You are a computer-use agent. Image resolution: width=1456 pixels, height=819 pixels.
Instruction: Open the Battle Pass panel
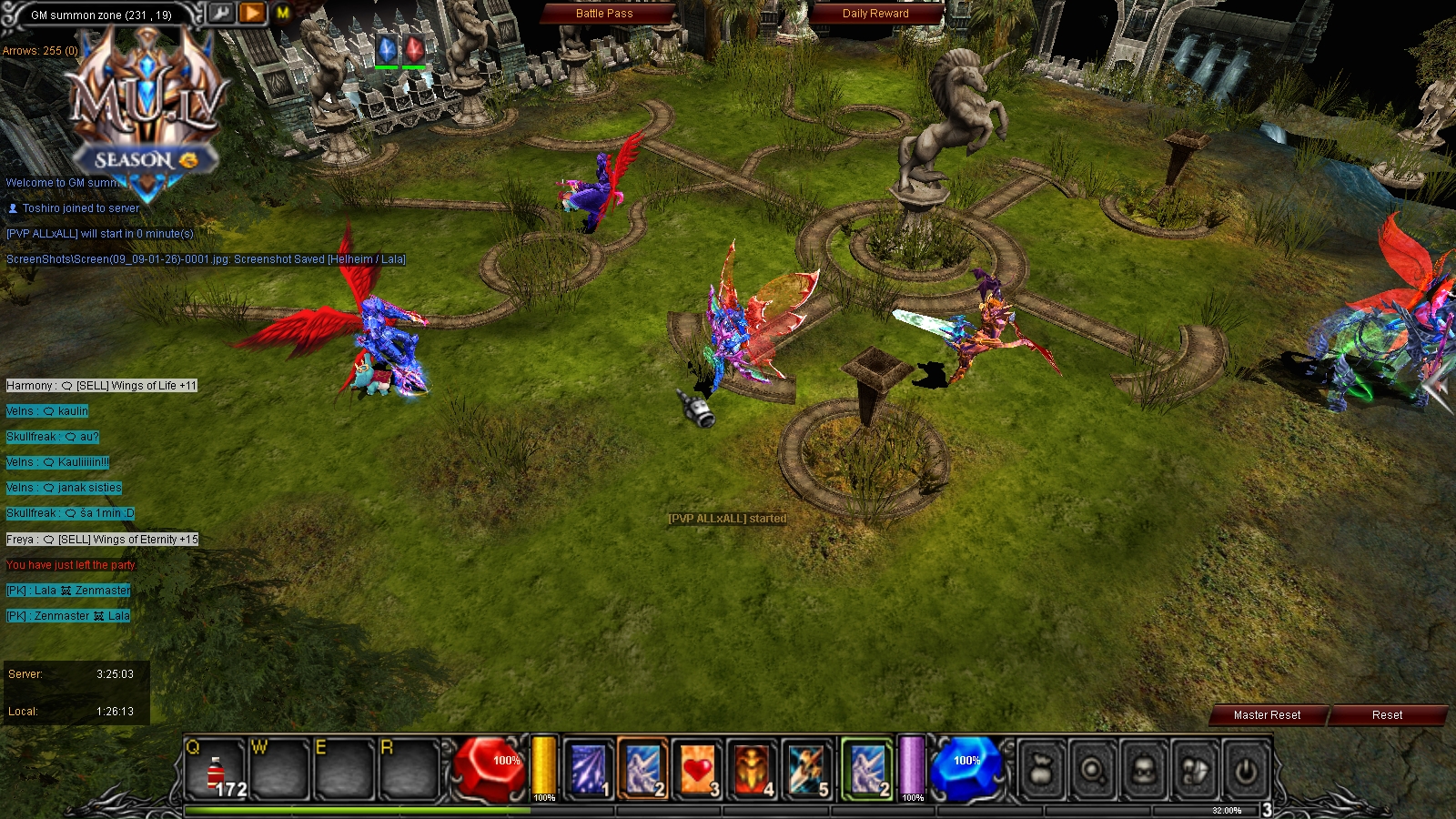(603, 14)
